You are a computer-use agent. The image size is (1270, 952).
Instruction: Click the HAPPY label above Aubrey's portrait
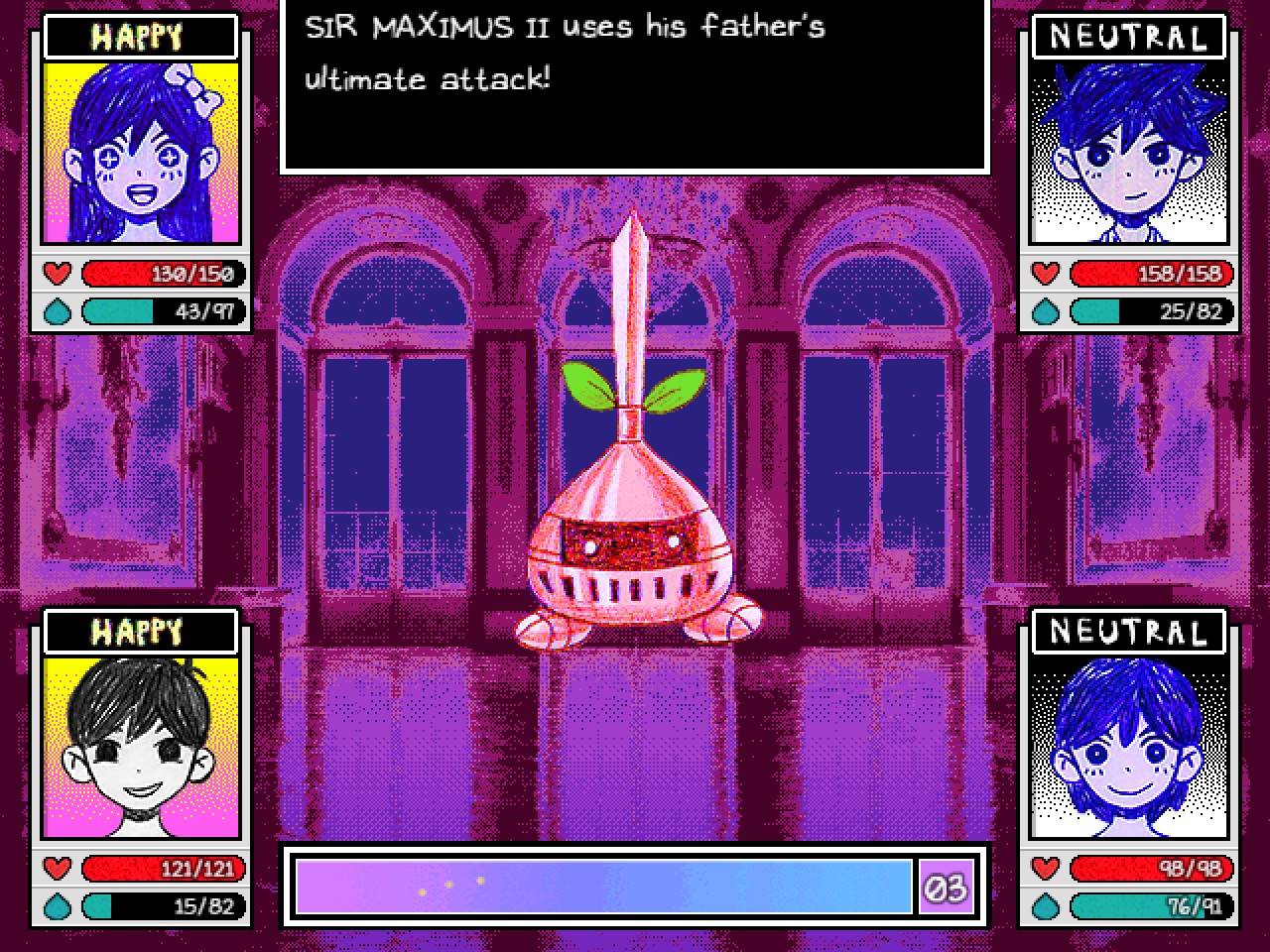point(139,38)
